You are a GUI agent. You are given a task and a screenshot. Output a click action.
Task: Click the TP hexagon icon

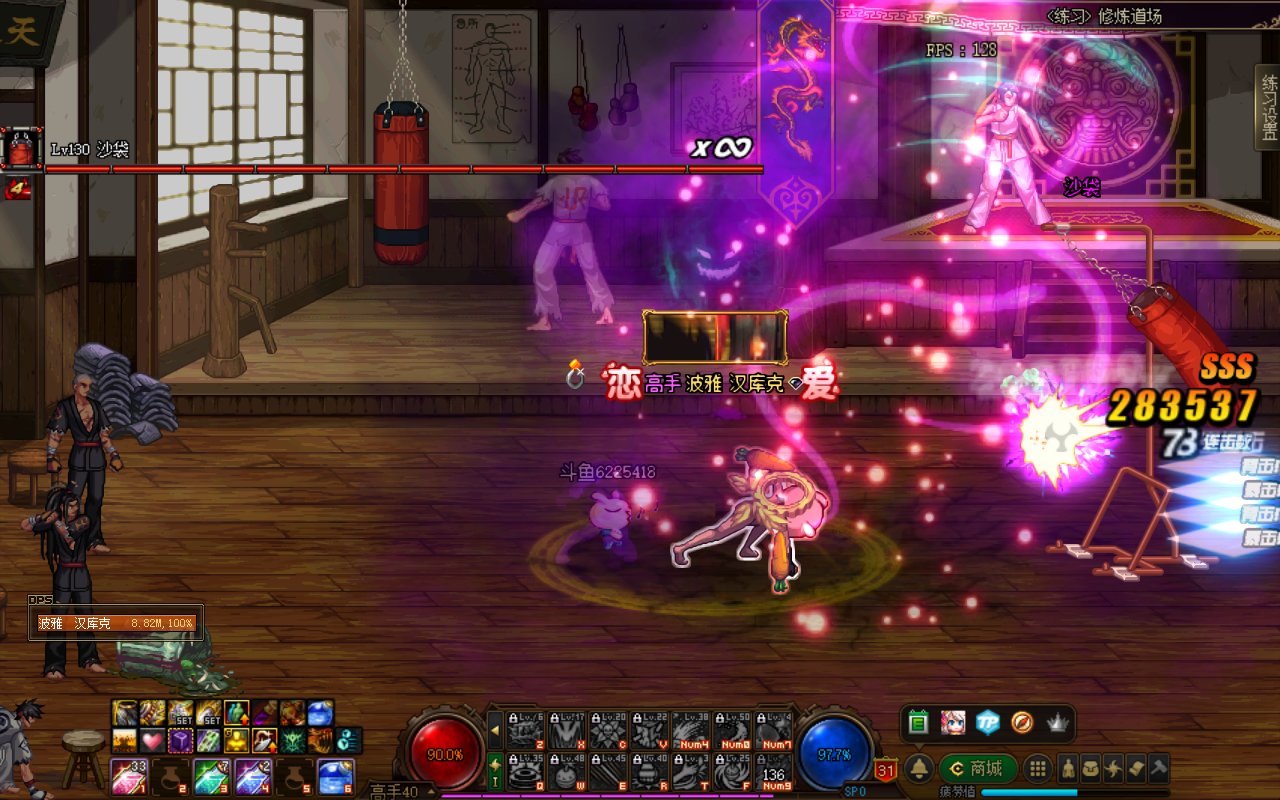(x=988, y=722)
